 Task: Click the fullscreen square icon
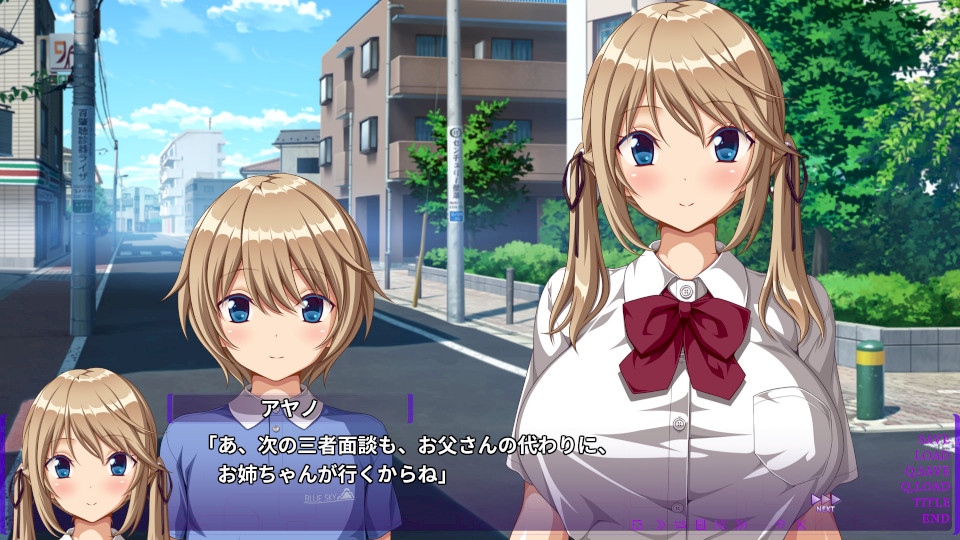[x=637, y=525]
